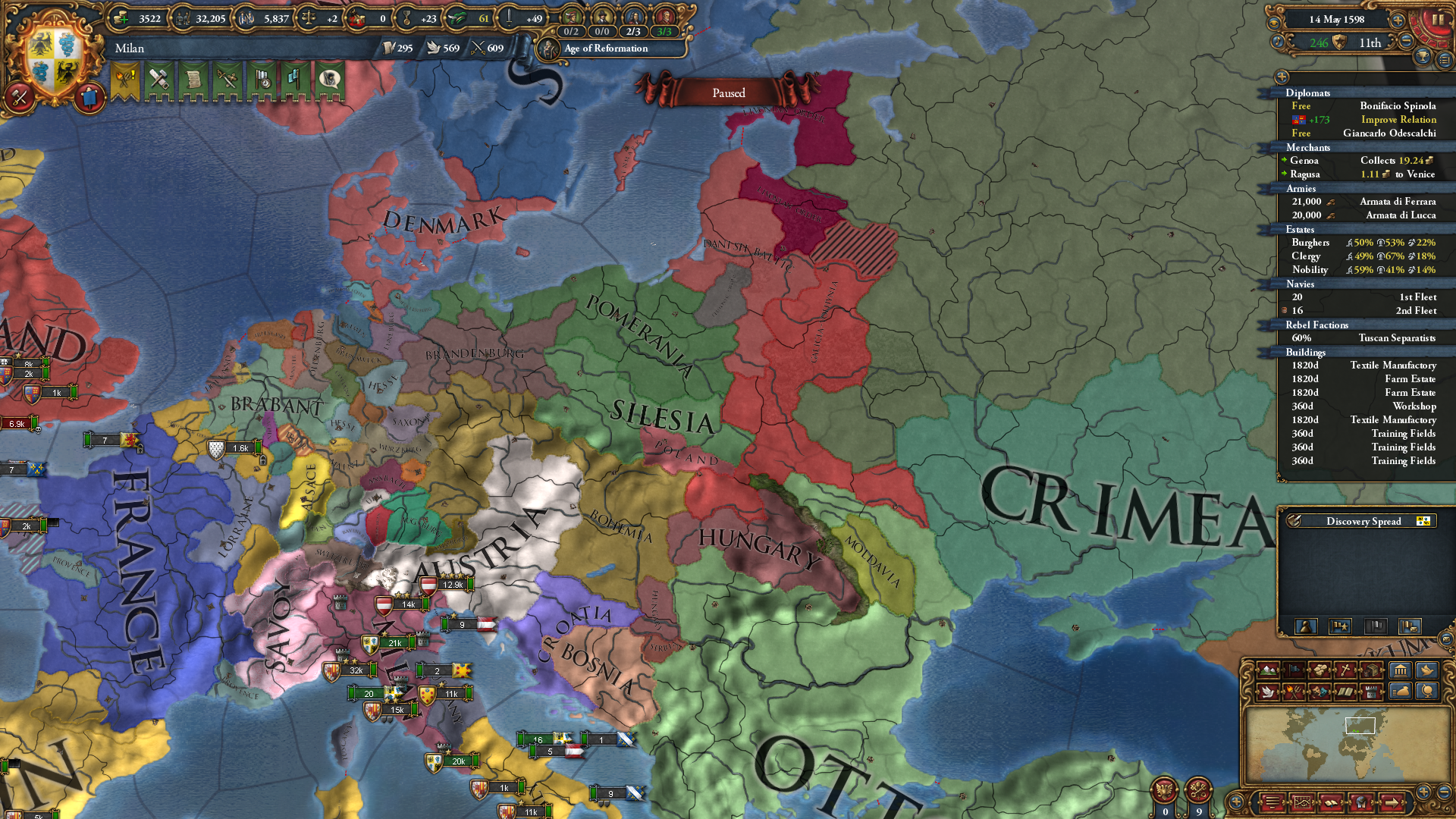Click the Age of Reformation banner
Screen dimensions: 1456x819
604,49
